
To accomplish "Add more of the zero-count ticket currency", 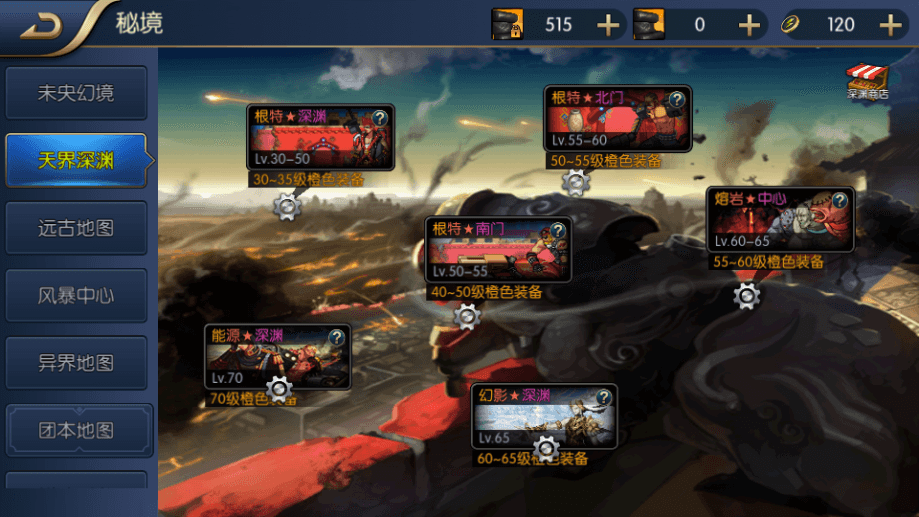I will click(x=749, y=25).
